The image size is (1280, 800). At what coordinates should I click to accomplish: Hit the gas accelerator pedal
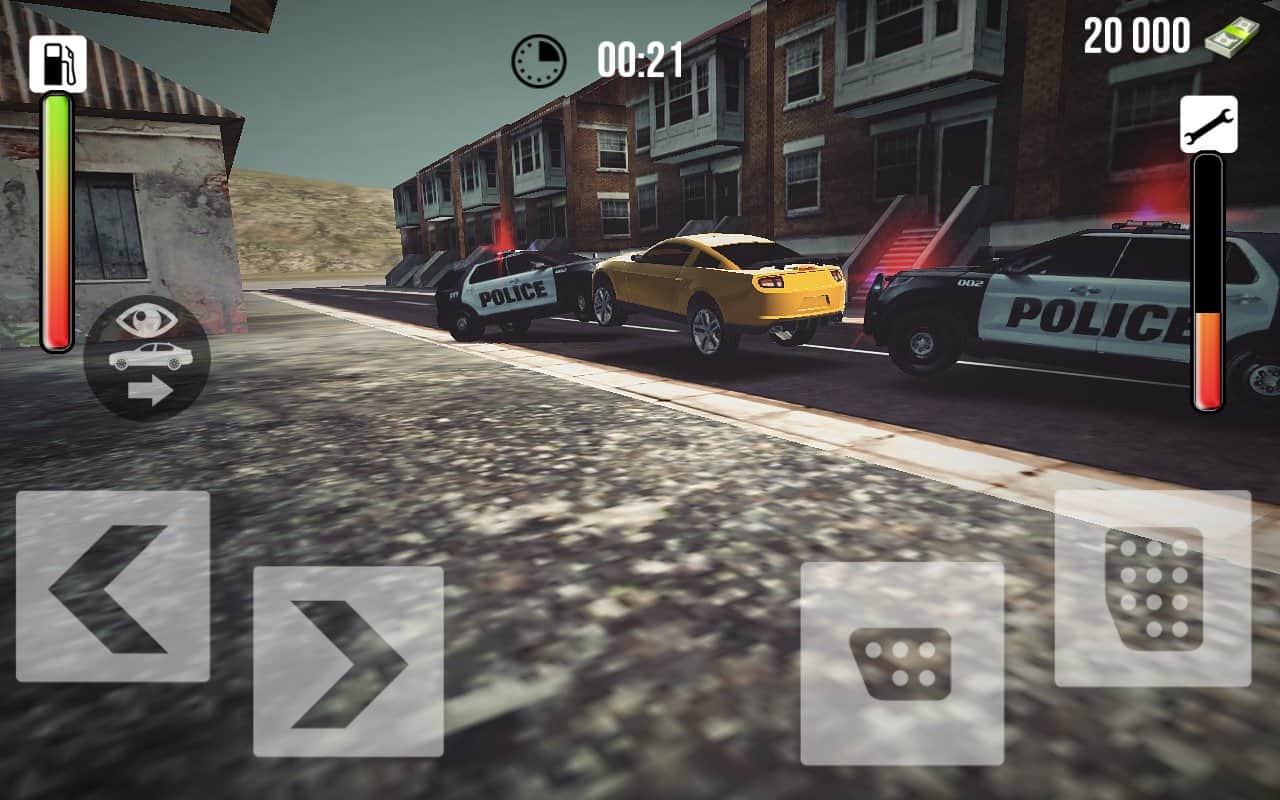[1153, 588]
